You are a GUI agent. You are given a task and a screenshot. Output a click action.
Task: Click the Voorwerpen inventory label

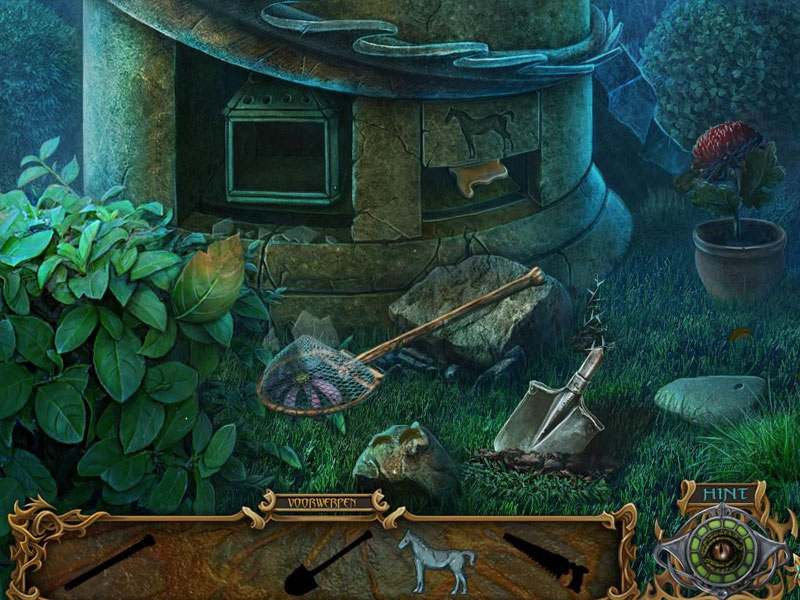point(323,502)
